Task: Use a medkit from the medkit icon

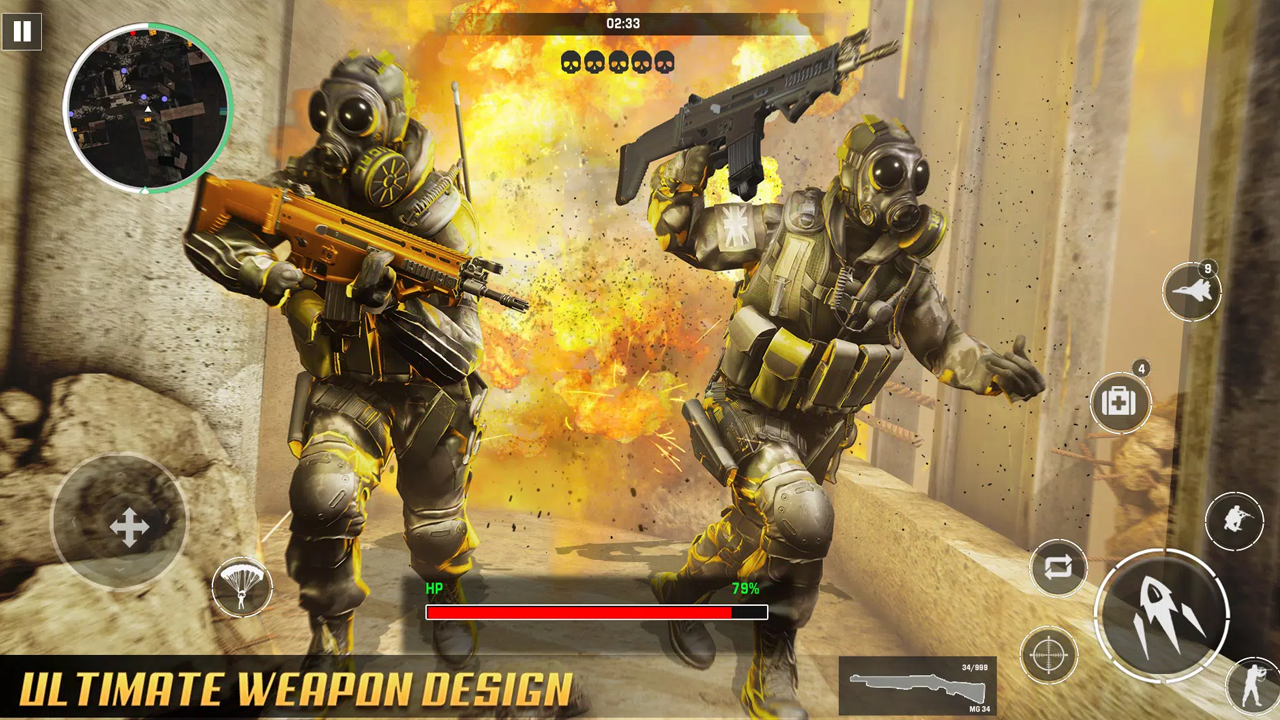Action: [1120, 402]
